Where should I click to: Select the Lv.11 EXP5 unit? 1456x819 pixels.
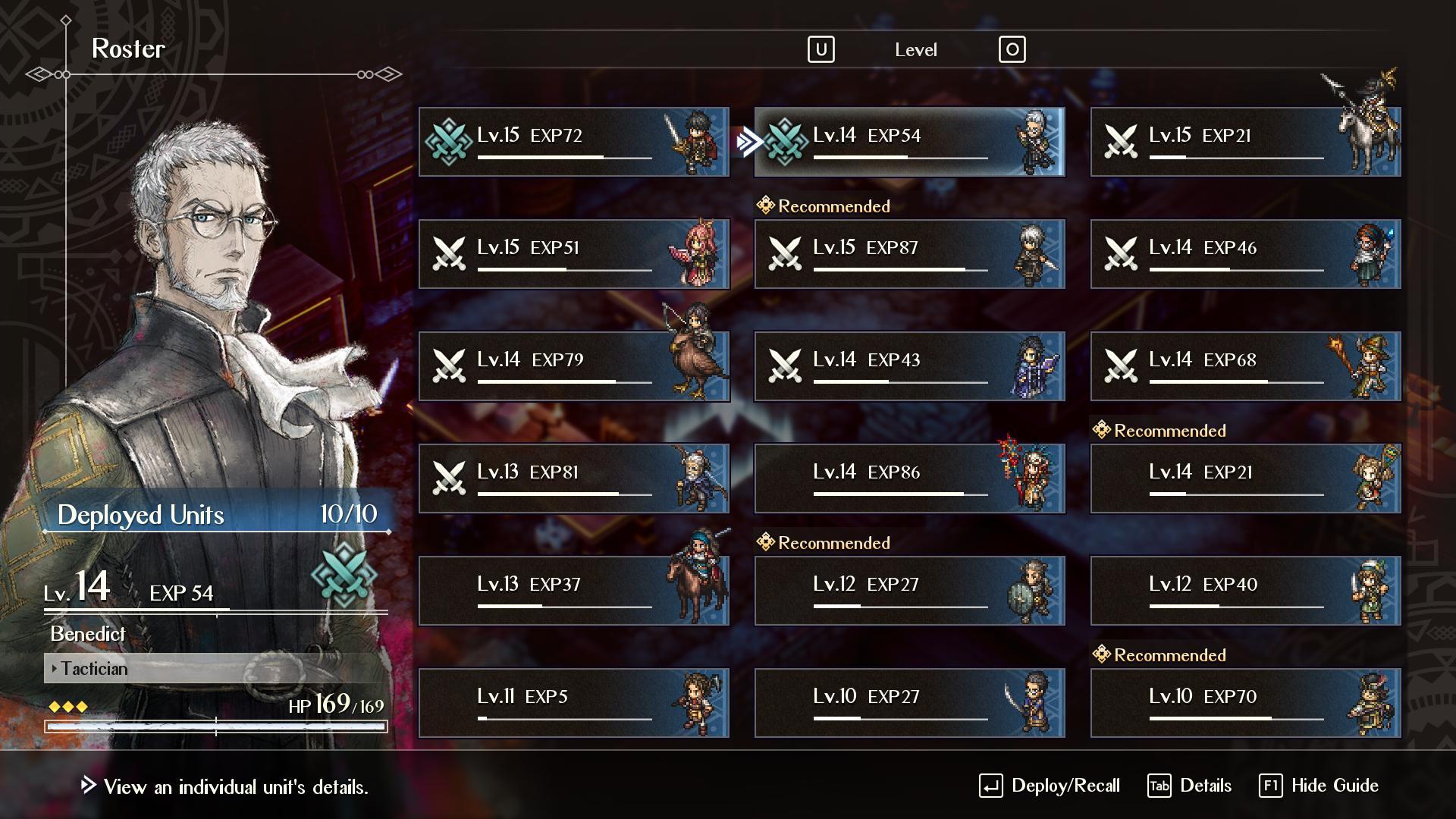pos(573,703)
